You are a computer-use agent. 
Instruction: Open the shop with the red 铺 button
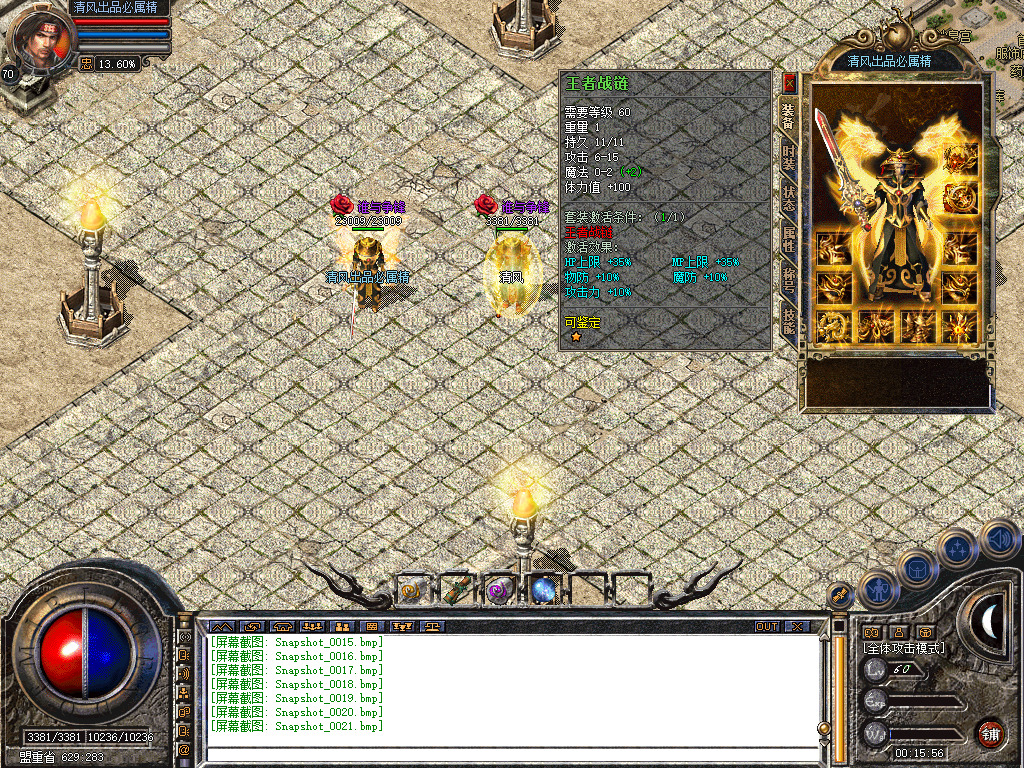(x=991, y=733)
